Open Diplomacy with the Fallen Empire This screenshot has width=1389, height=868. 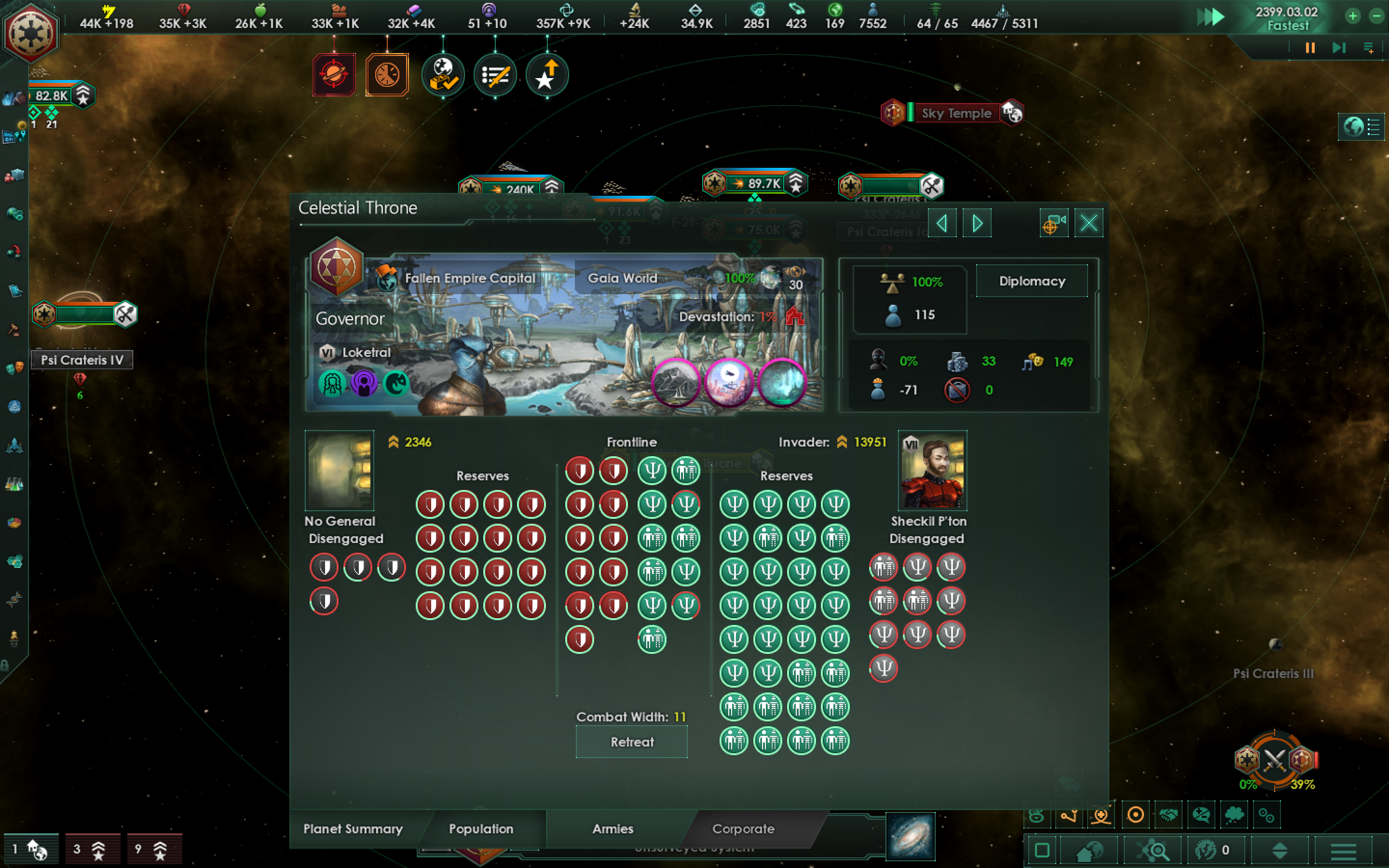click(1032, 281)
